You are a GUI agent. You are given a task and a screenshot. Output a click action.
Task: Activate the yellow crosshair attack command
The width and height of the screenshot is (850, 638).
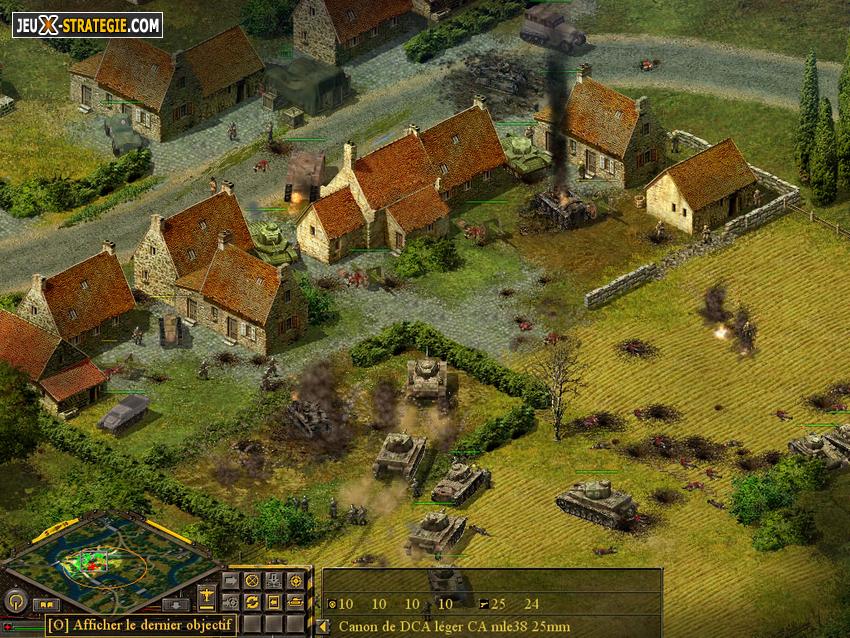[295, 580]
